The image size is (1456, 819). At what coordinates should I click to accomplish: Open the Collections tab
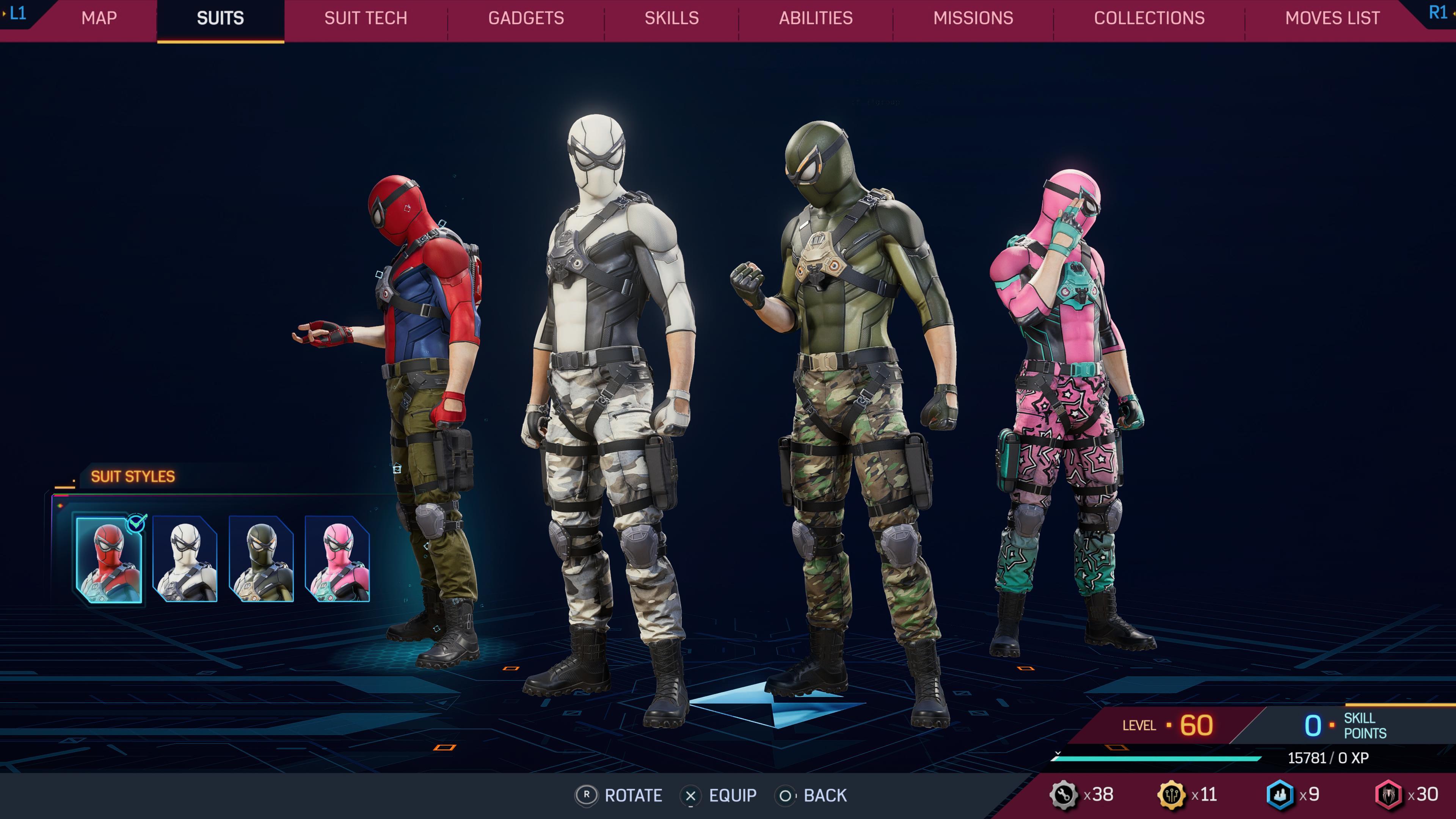(1149, 18)
